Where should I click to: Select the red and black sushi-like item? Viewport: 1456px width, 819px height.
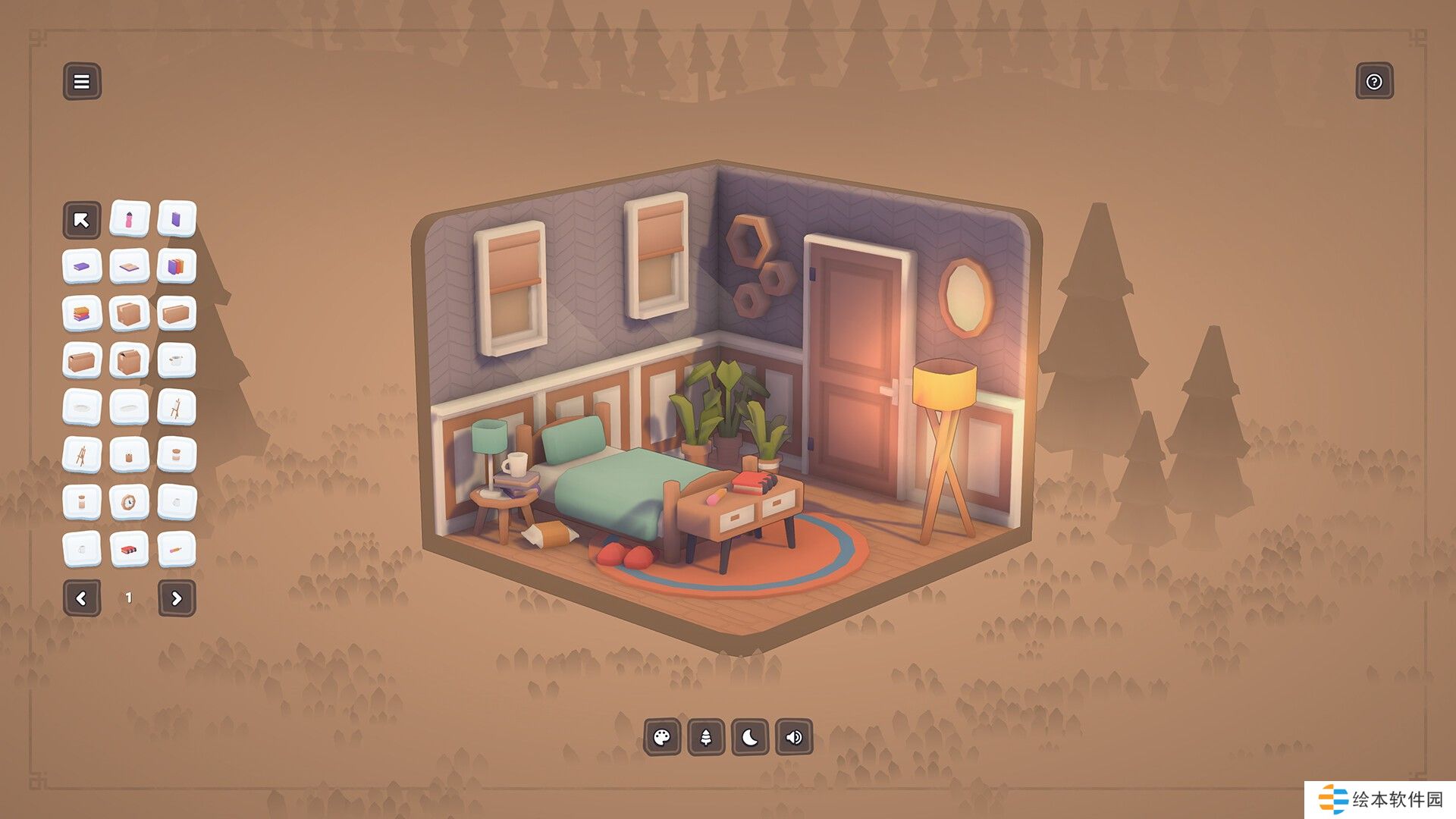point(129,549)
